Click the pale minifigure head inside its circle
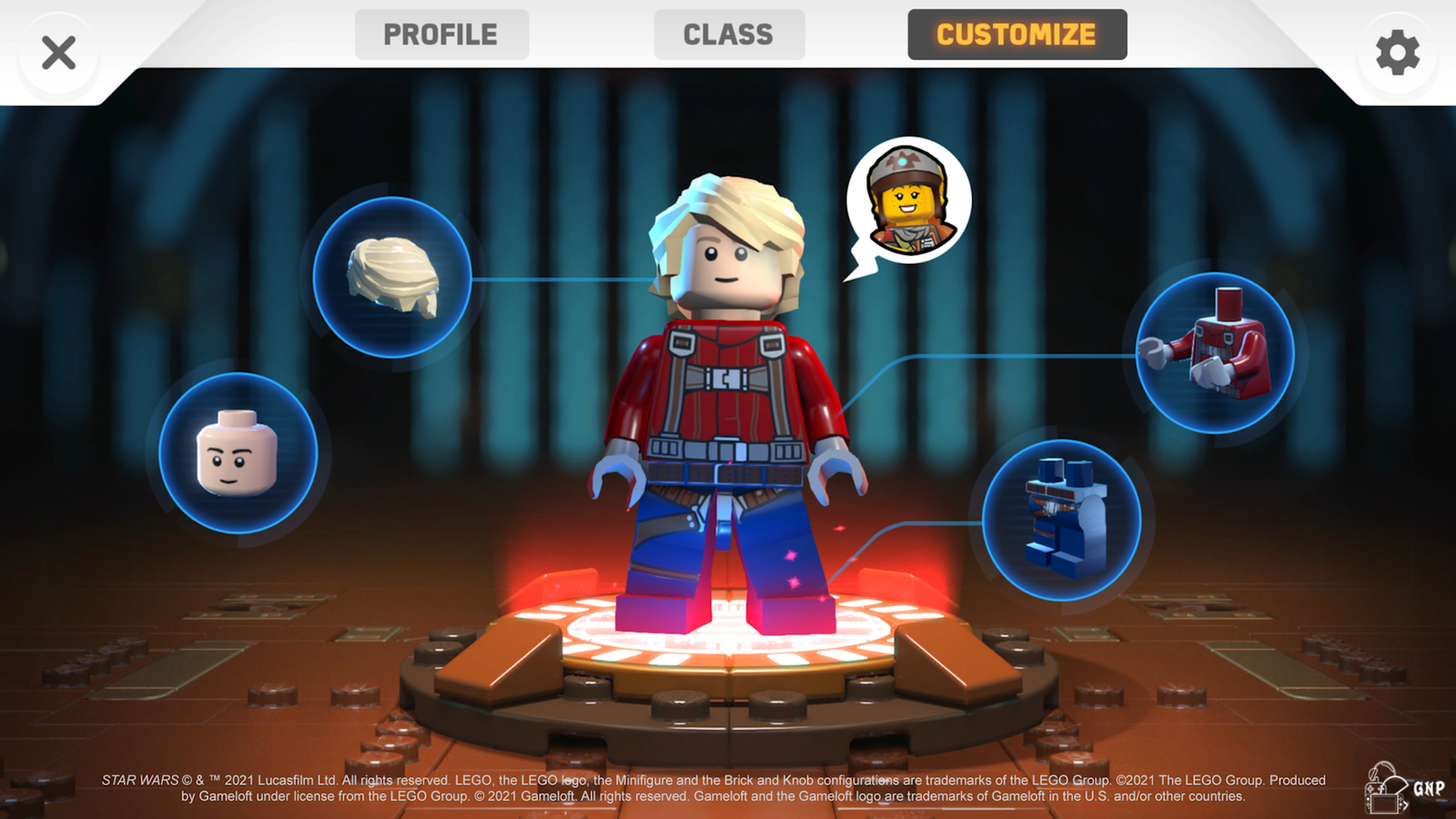Screen dimensions: 1456x819 tap(238, 452)
